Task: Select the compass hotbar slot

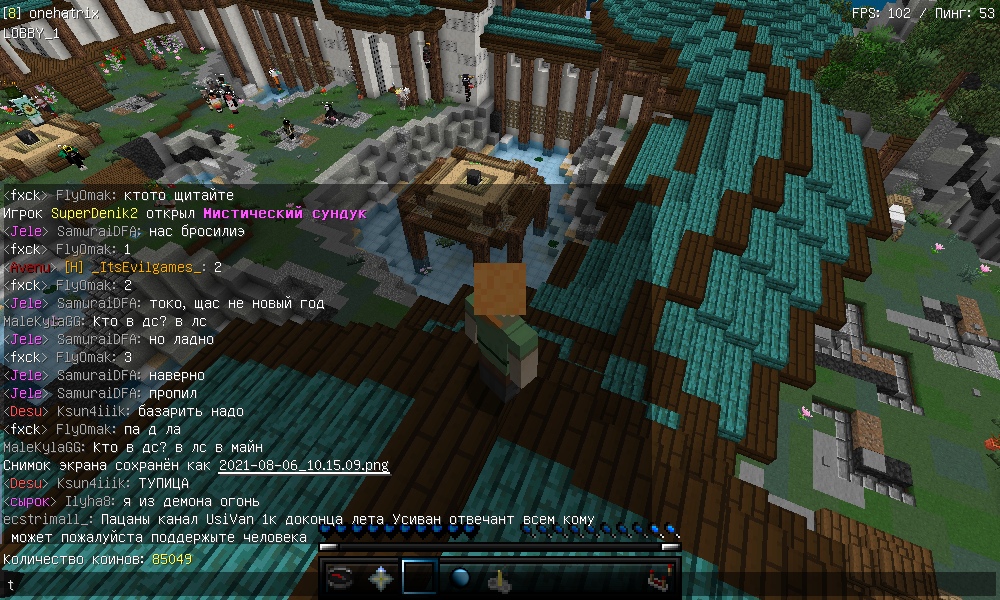Action: coord(342,578)
